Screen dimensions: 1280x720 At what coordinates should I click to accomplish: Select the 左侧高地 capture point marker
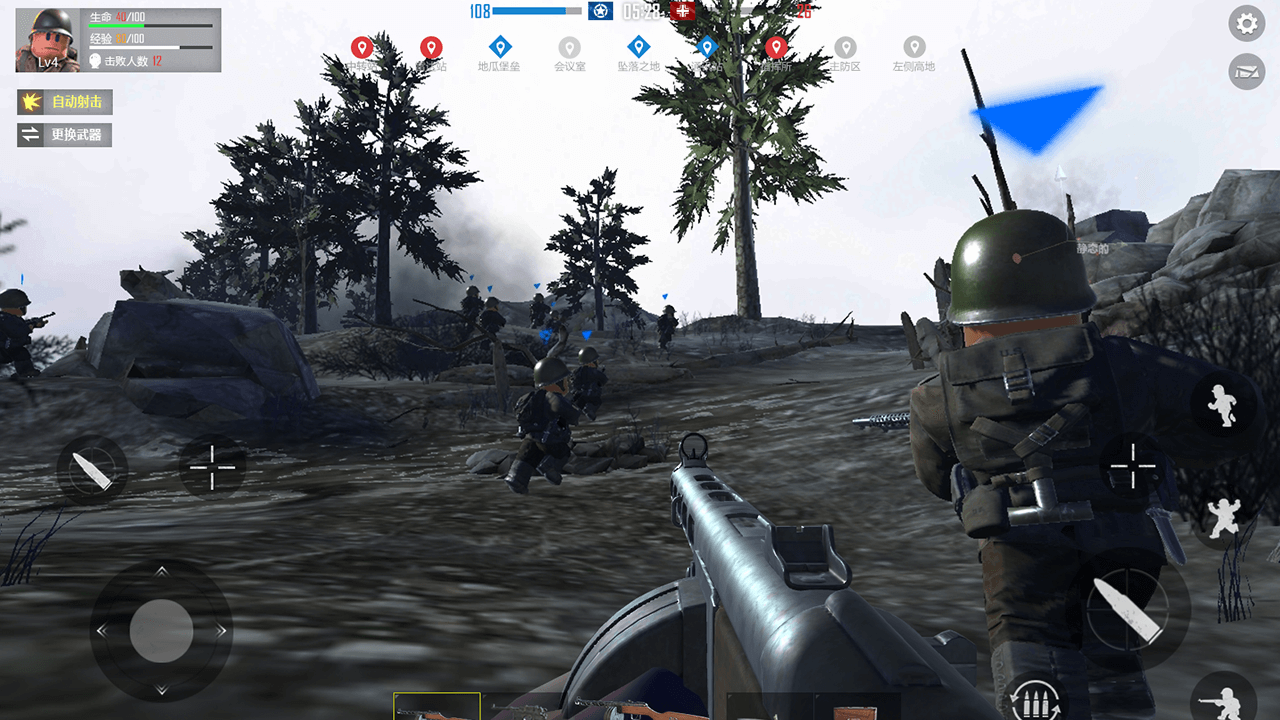[x=914, y=49]
